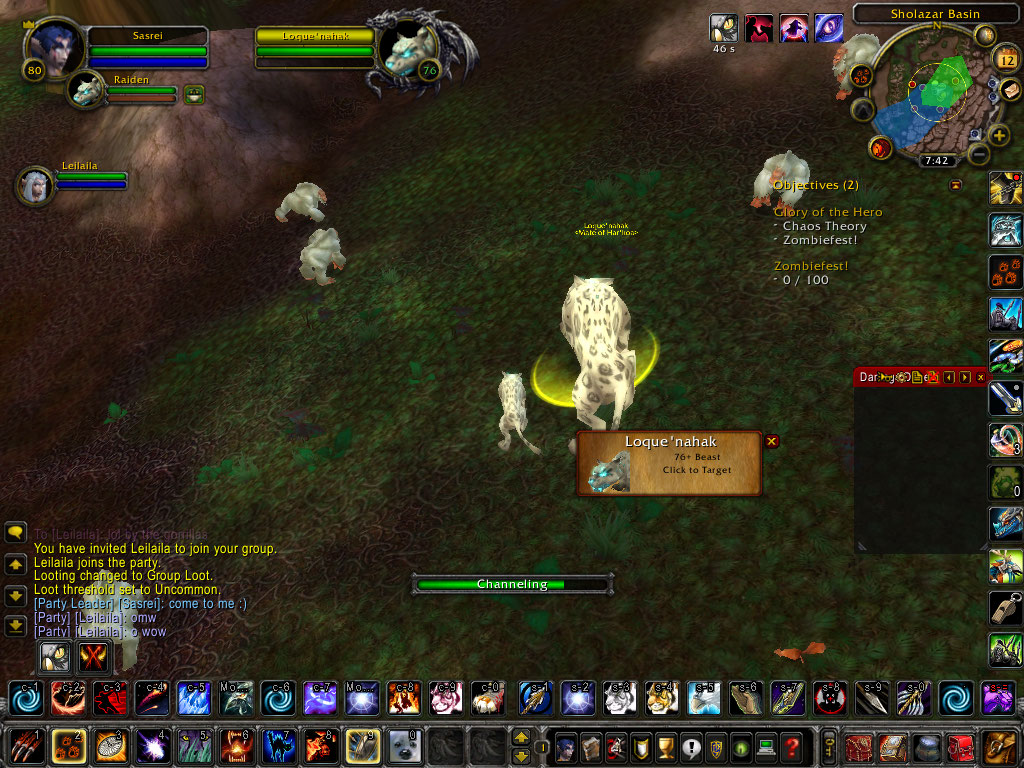
Task: Zoom out the minimap with the minus button
Action: coord(979,154)
